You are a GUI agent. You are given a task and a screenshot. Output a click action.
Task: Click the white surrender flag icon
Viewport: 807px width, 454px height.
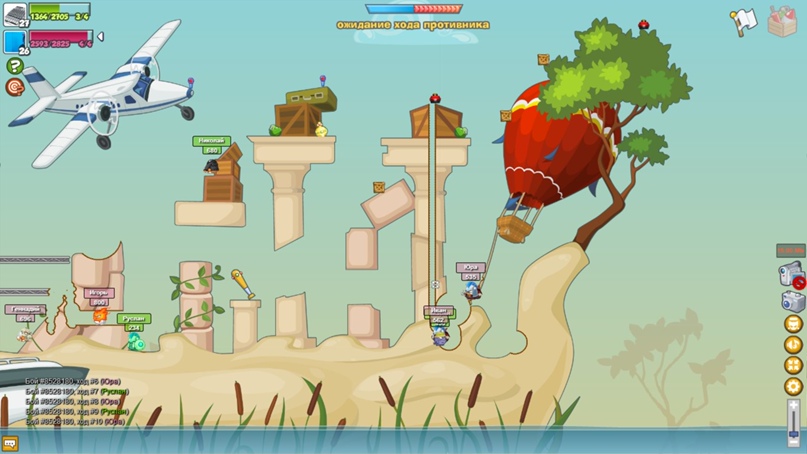[744, 21]
